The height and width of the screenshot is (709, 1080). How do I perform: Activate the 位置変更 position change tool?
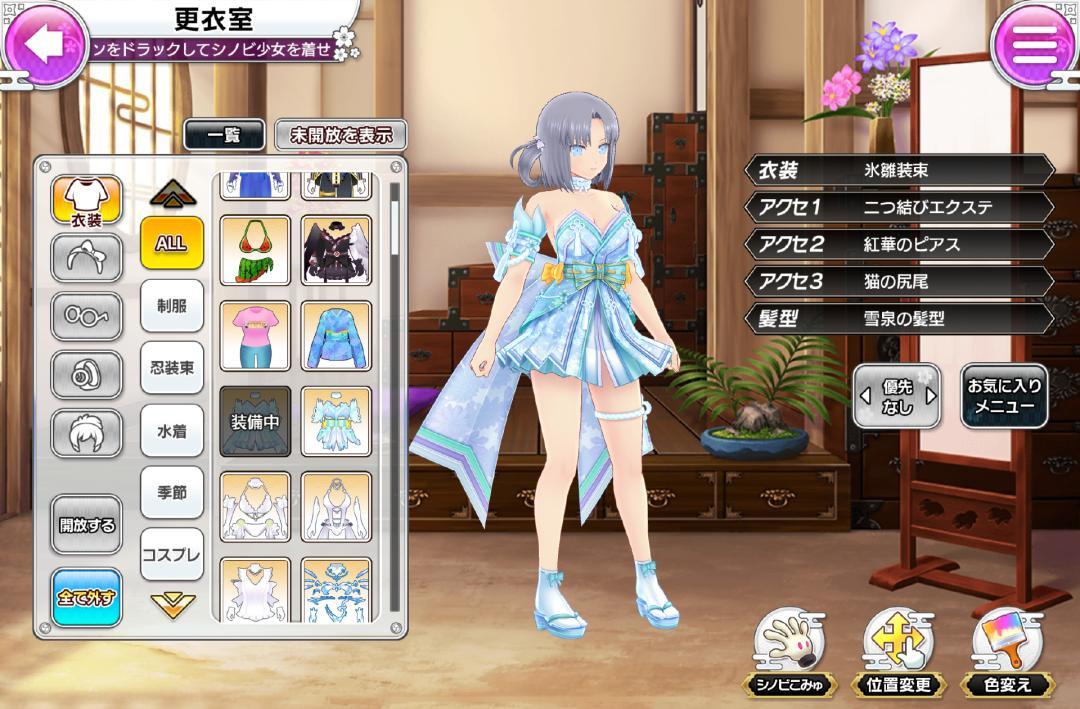pyautogui.click(x=897, y=652)
